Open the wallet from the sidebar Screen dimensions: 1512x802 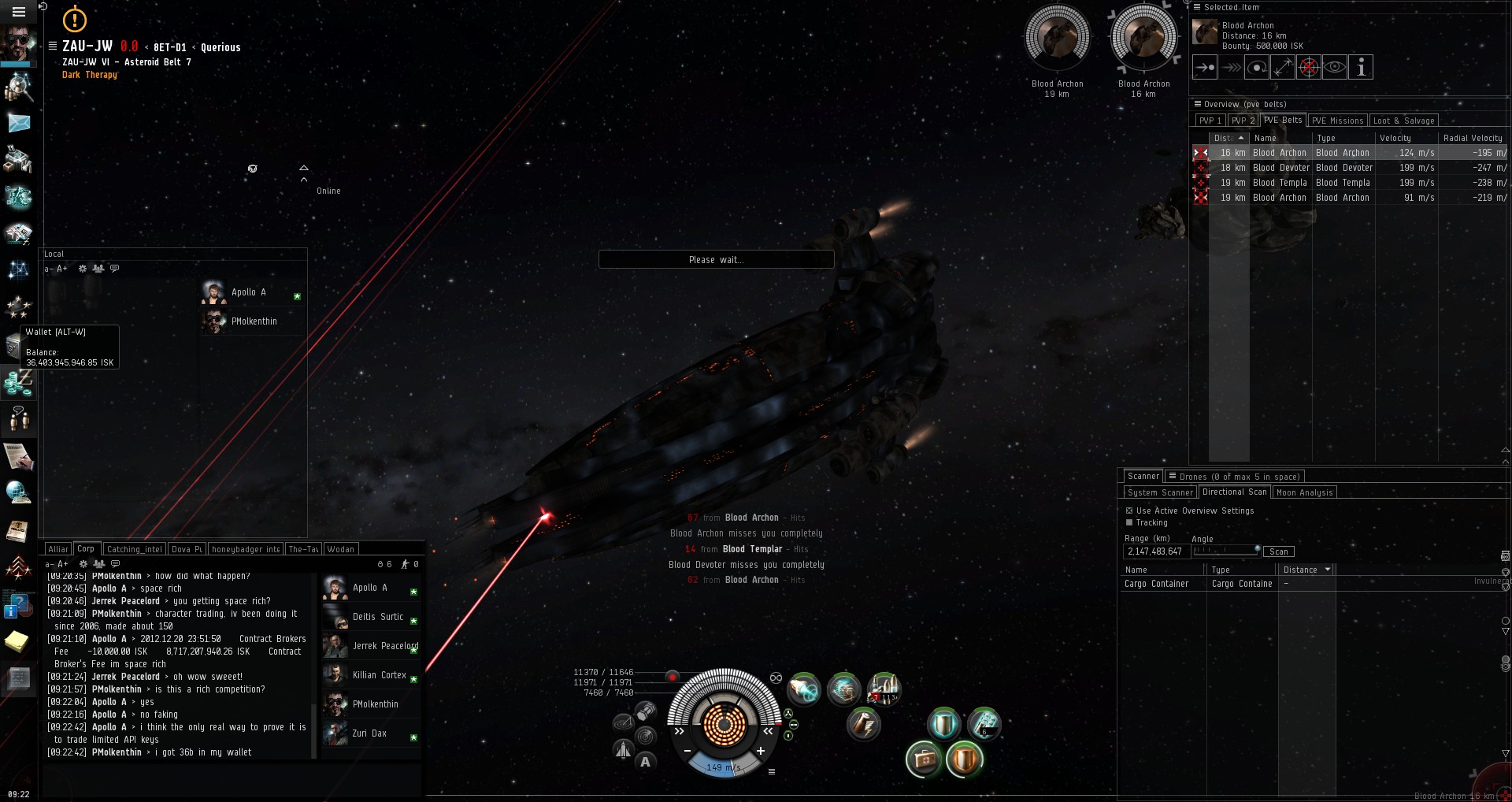click(17, 383)
